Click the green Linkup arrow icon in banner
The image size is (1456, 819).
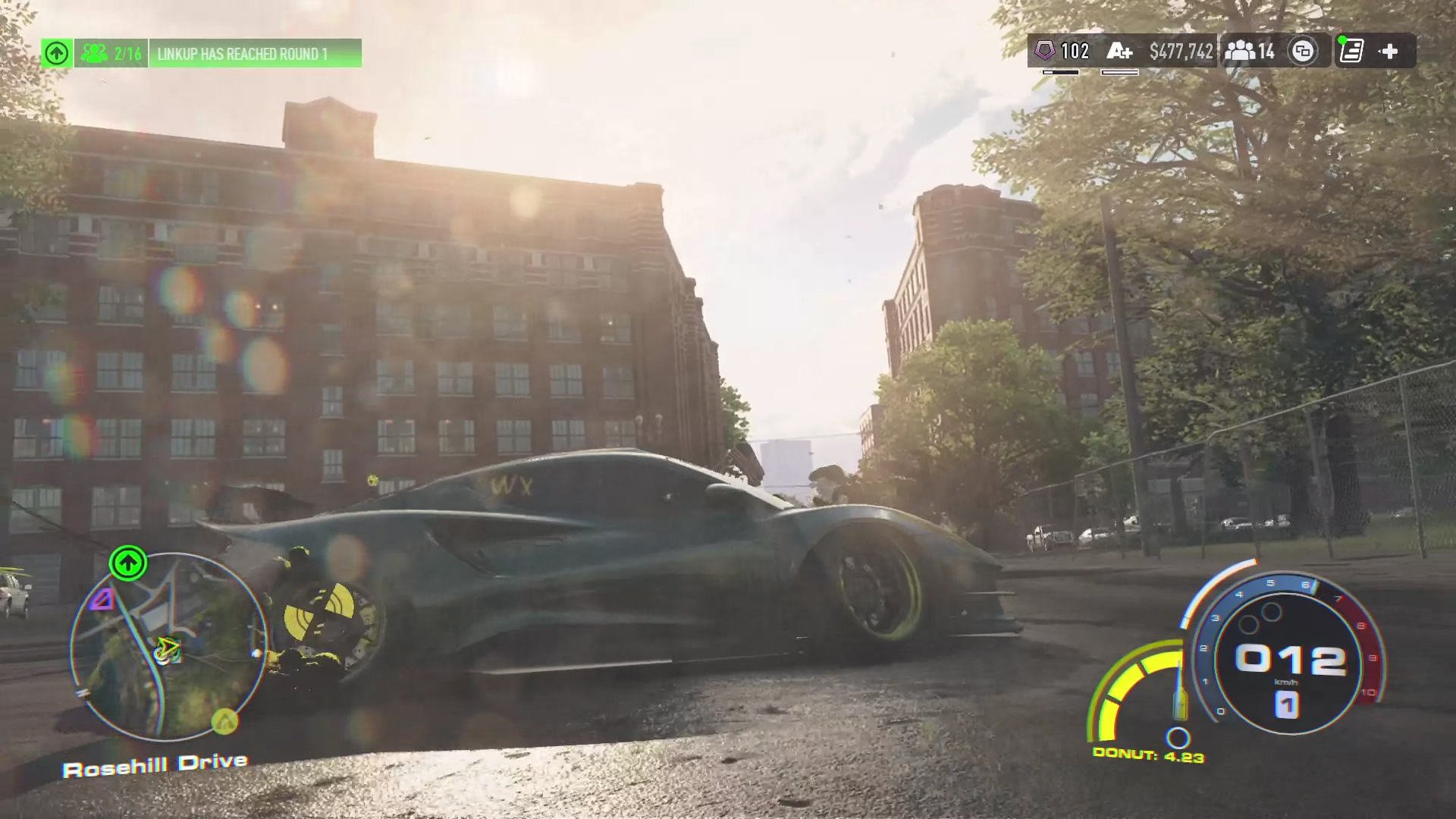tap(57, 54)
